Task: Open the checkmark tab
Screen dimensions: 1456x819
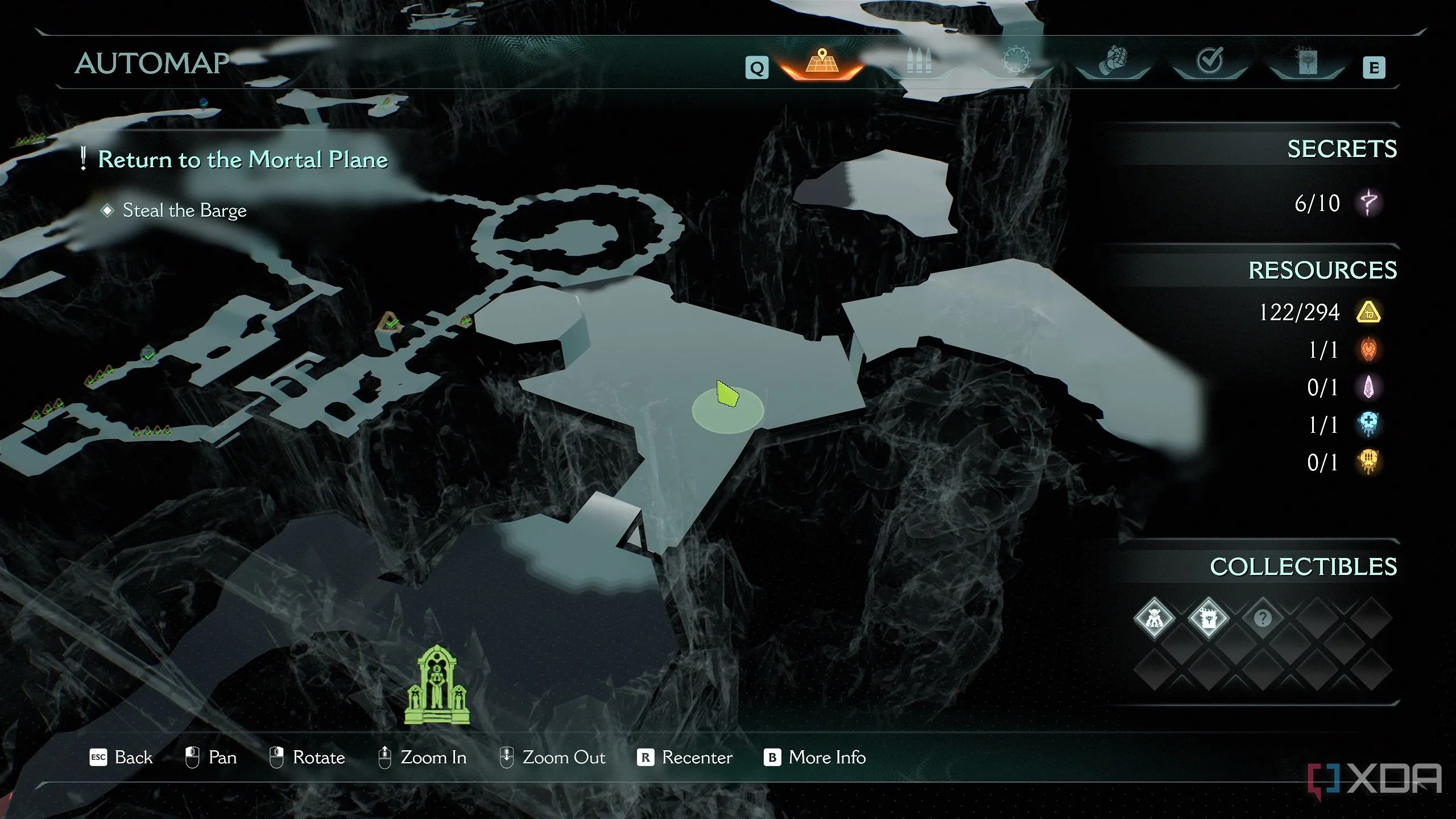Action: [1209, 61]
